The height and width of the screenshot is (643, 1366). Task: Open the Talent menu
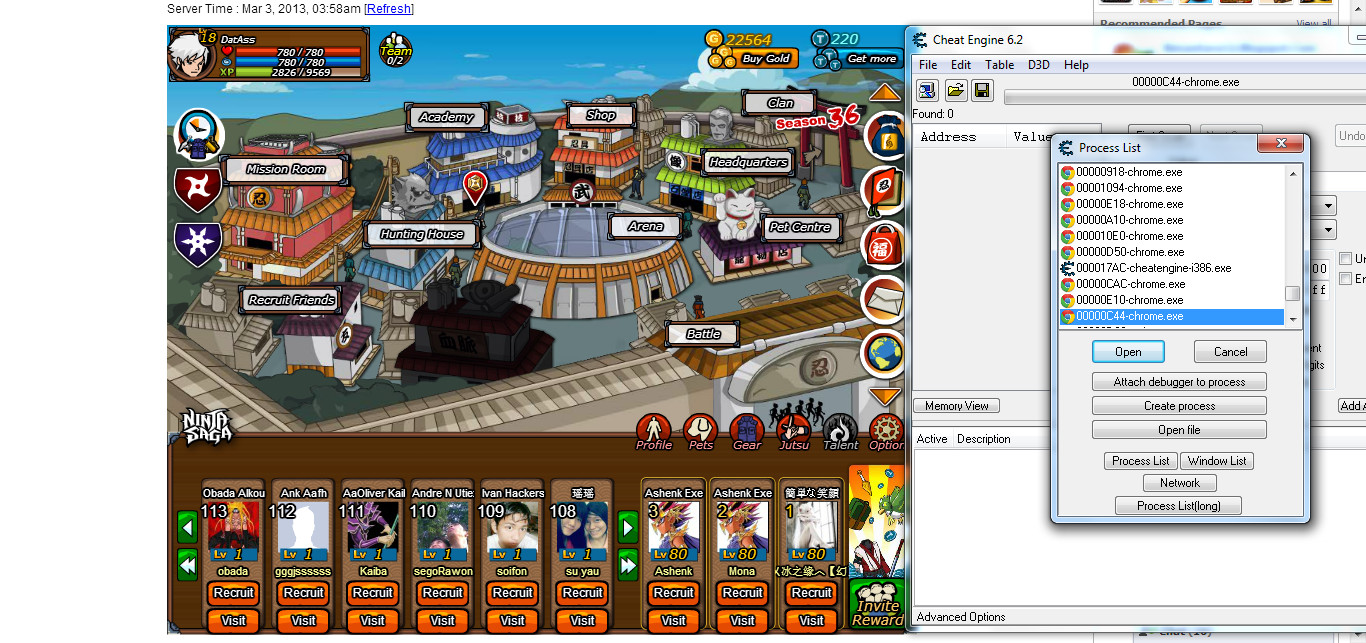point(841,431)
